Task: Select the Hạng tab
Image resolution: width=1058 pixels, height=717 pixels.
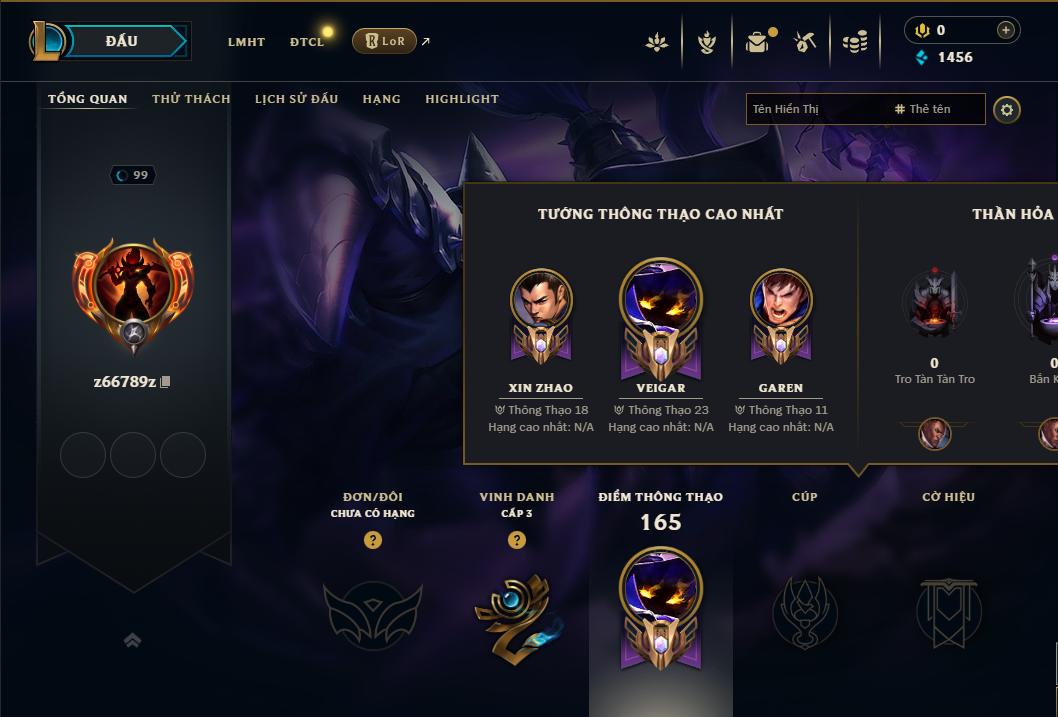Action: click(x=381, y=99)
